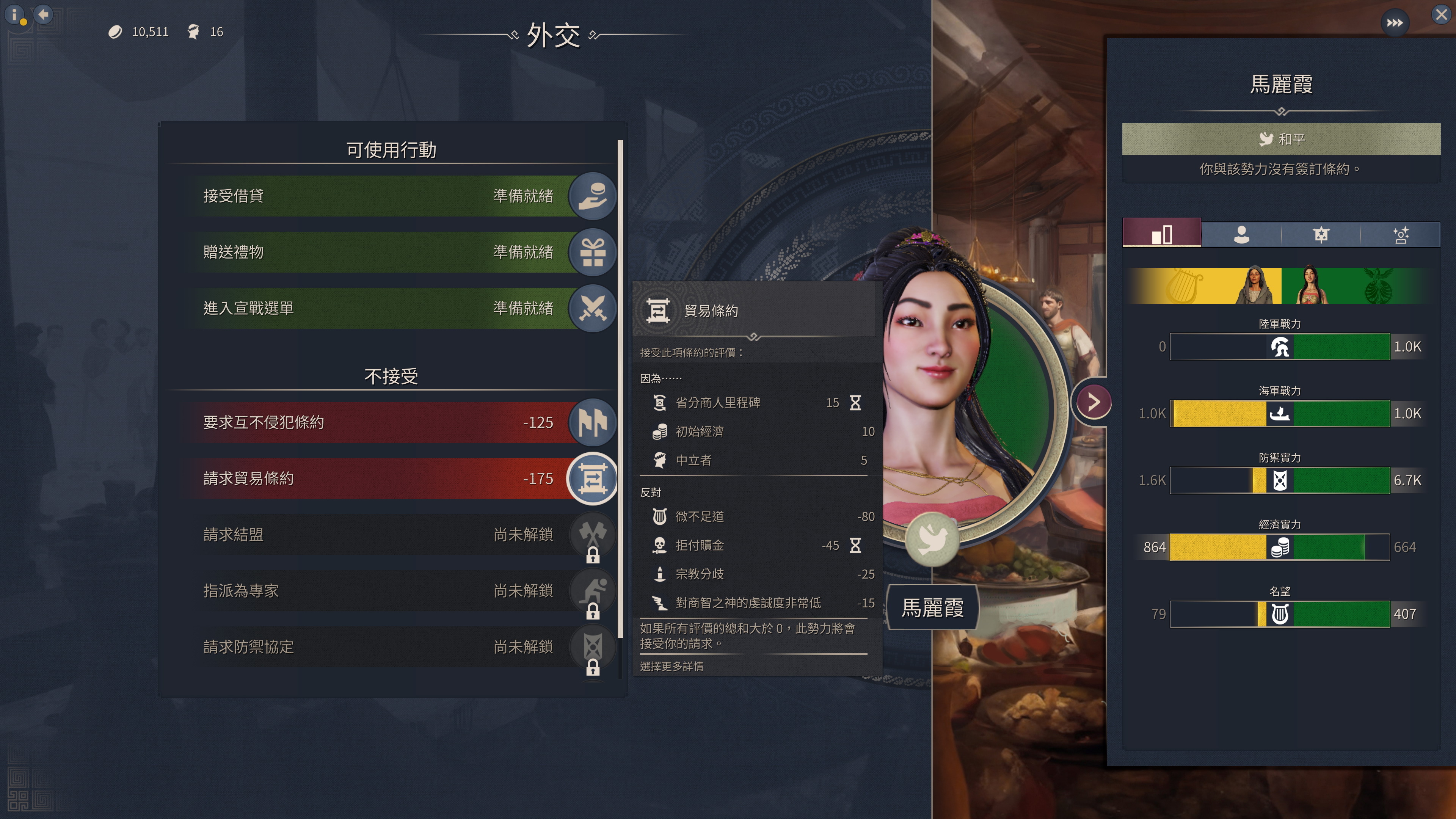The image size is (1456, 819).
Task: Click the gift icon beside 贈送禮物
Action: [592, 252]
